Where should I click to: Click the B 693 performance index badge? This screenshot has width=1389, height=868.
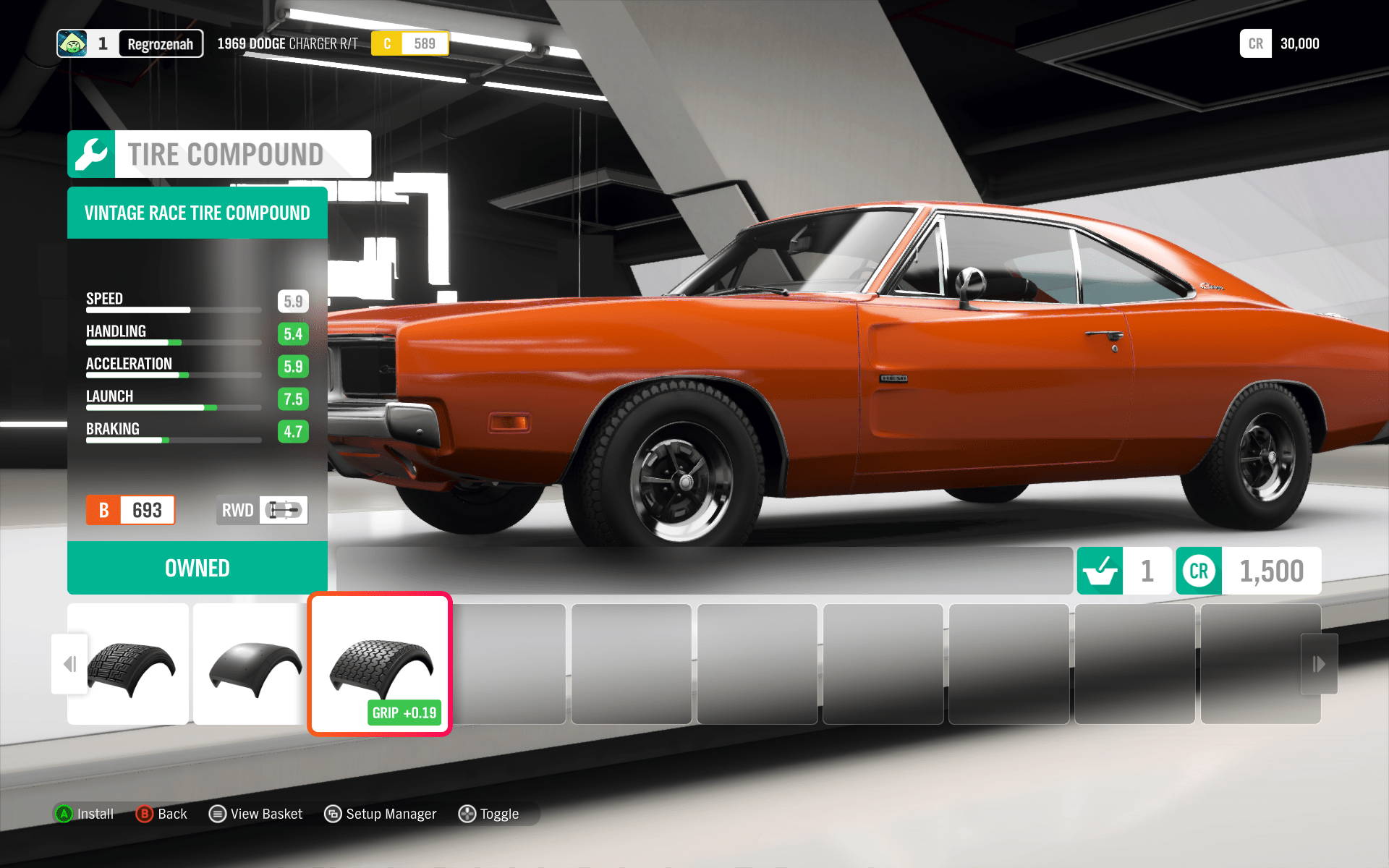(x=130, y=510)
